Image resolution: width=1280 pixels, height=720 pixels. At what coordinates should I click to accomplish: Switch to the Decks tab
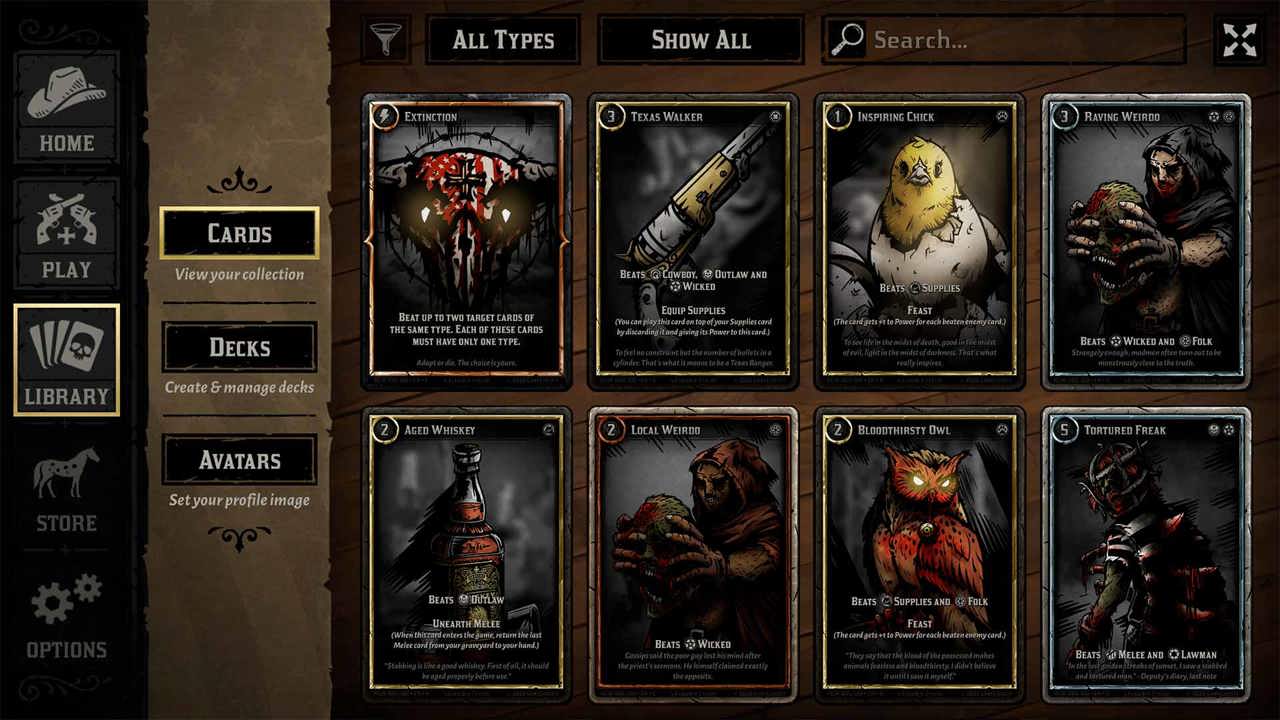point(239,347)
